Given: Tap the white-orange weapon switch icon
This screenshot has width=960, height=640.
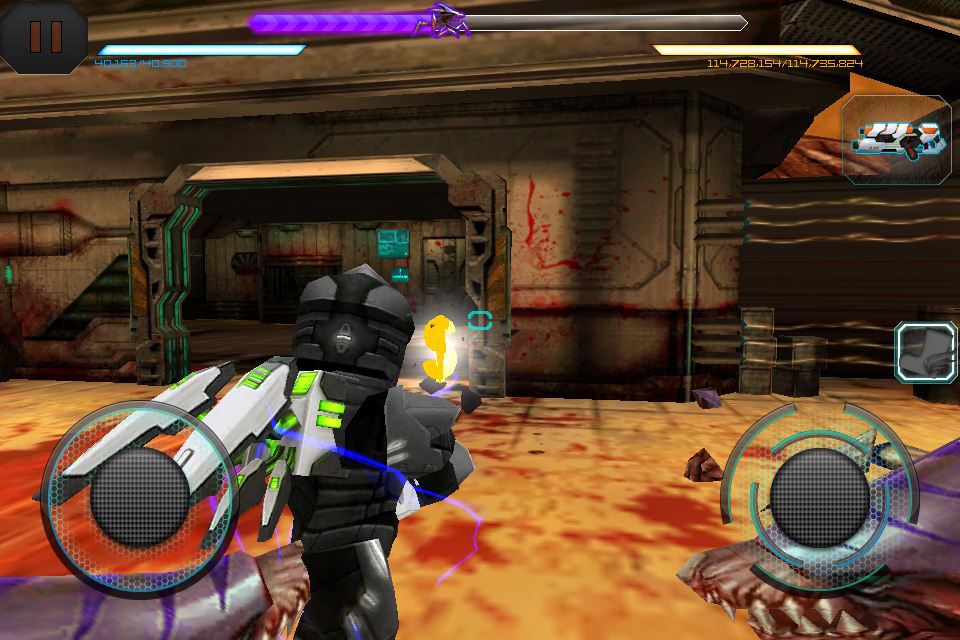Looking at the screenshot, I should [896, 139].
